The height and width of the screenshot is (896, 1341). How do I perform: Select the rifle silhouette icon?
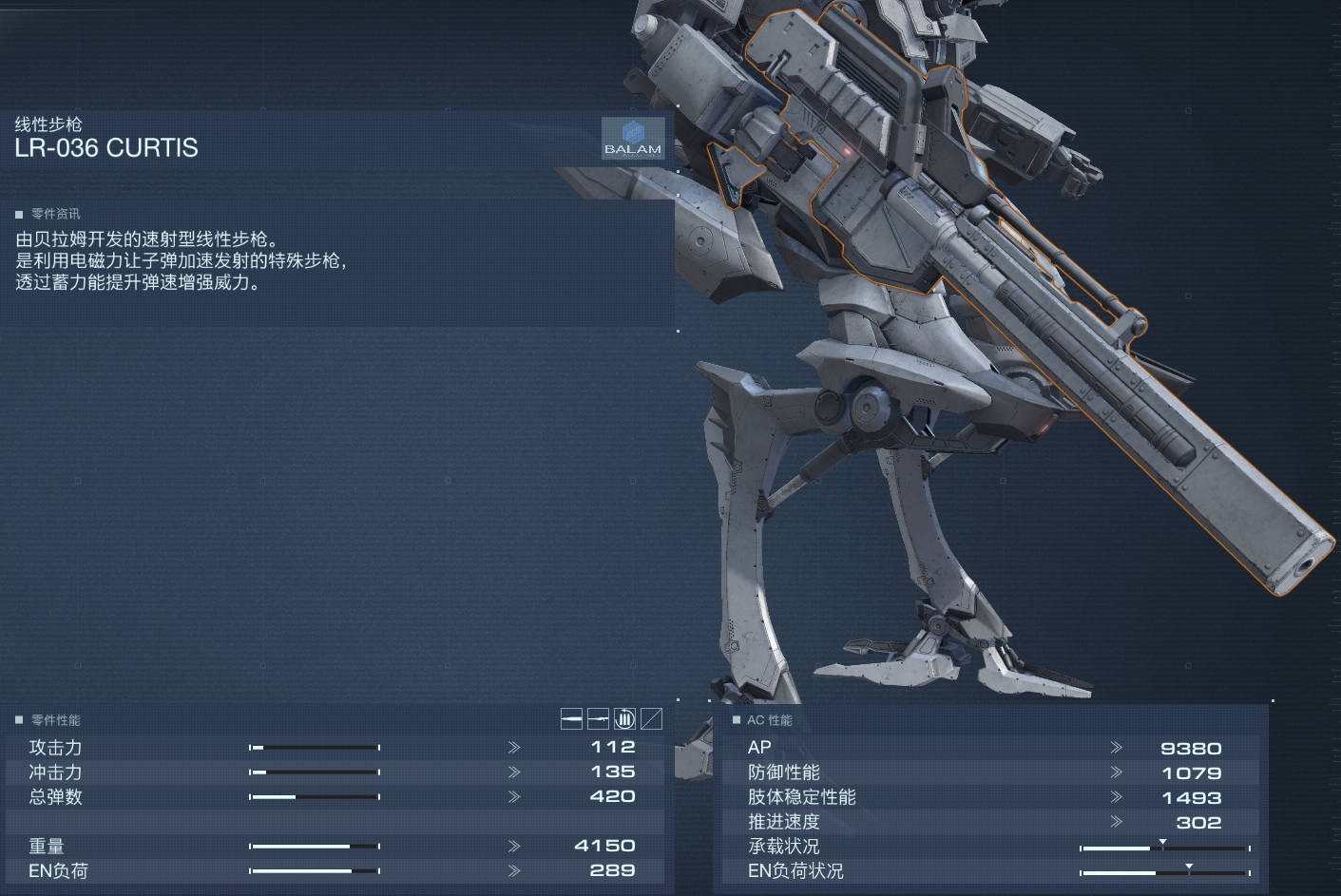pos(598,719)
